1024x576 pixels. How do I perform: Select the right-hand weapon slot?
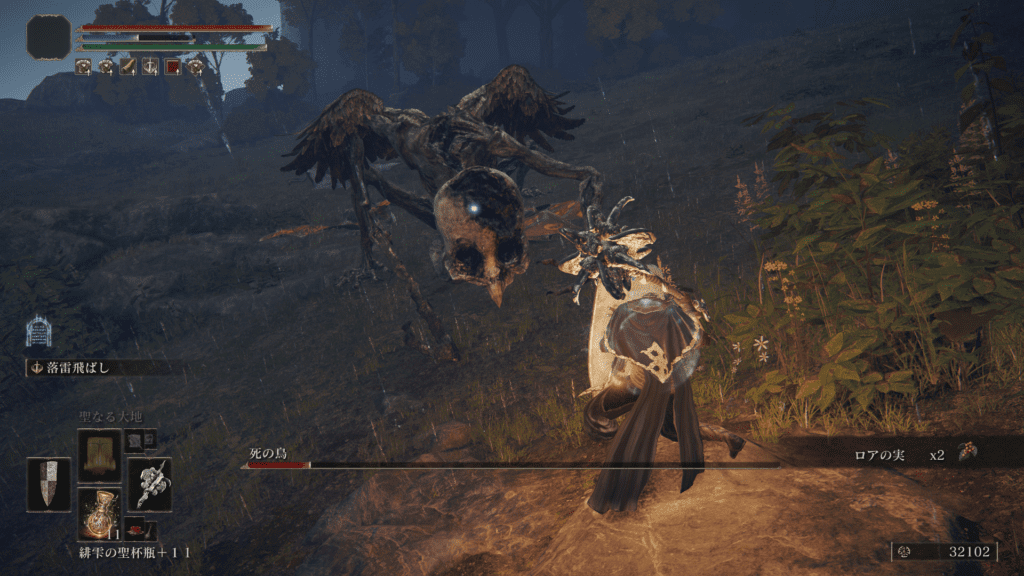[149, 484]
